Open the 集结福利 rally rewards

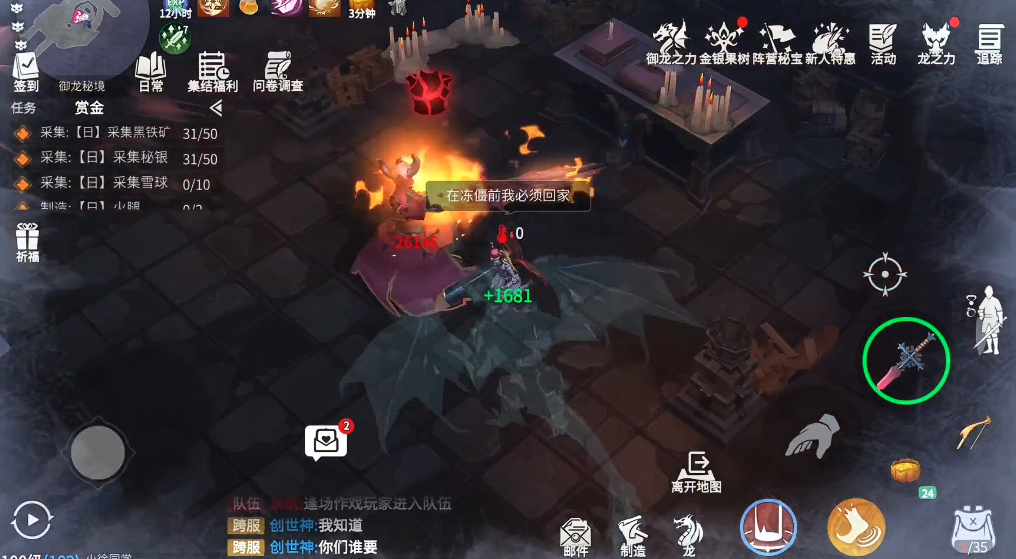tap(212, 72)
